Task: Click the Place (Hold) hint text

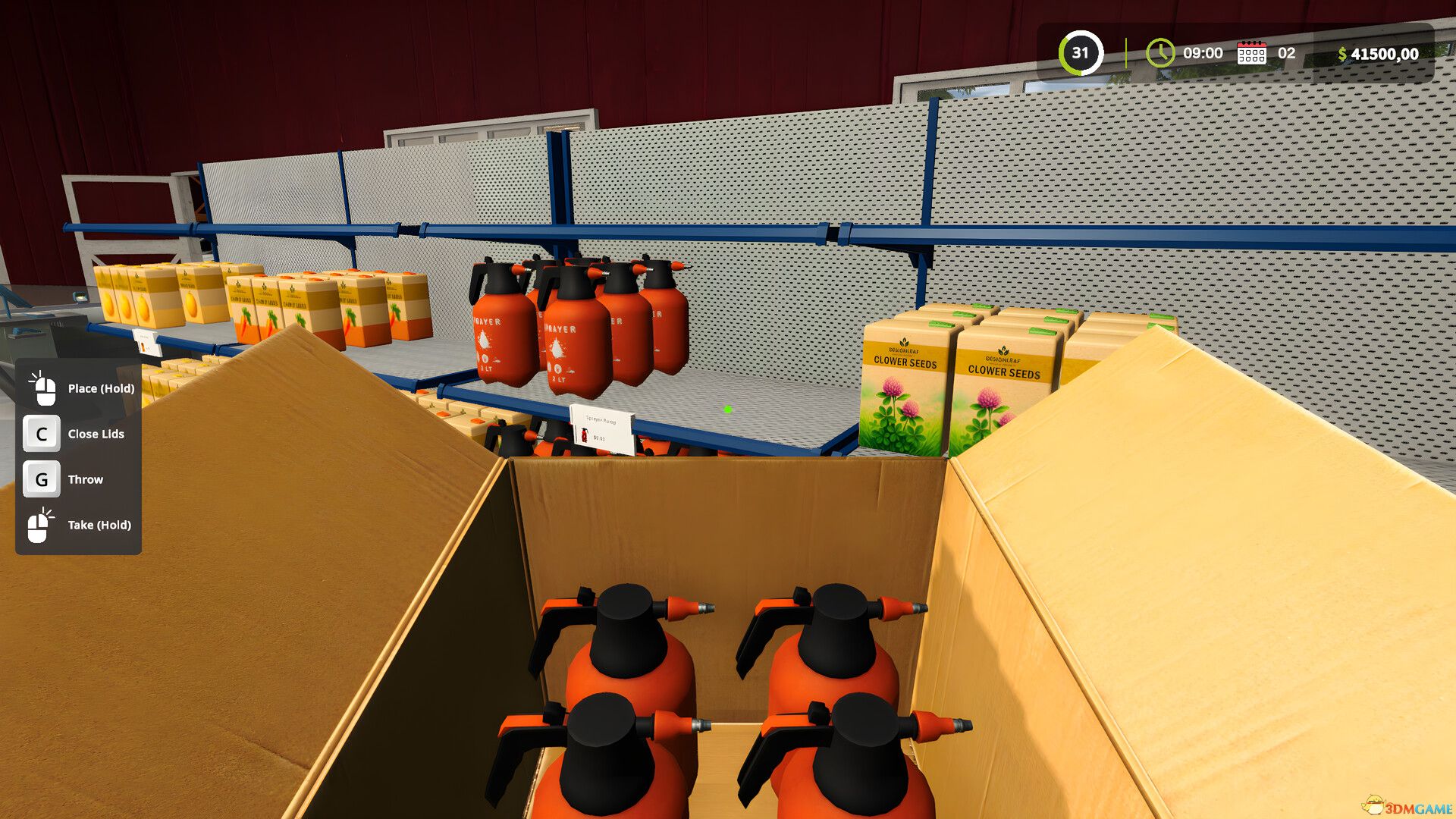Action: point(99,388)
